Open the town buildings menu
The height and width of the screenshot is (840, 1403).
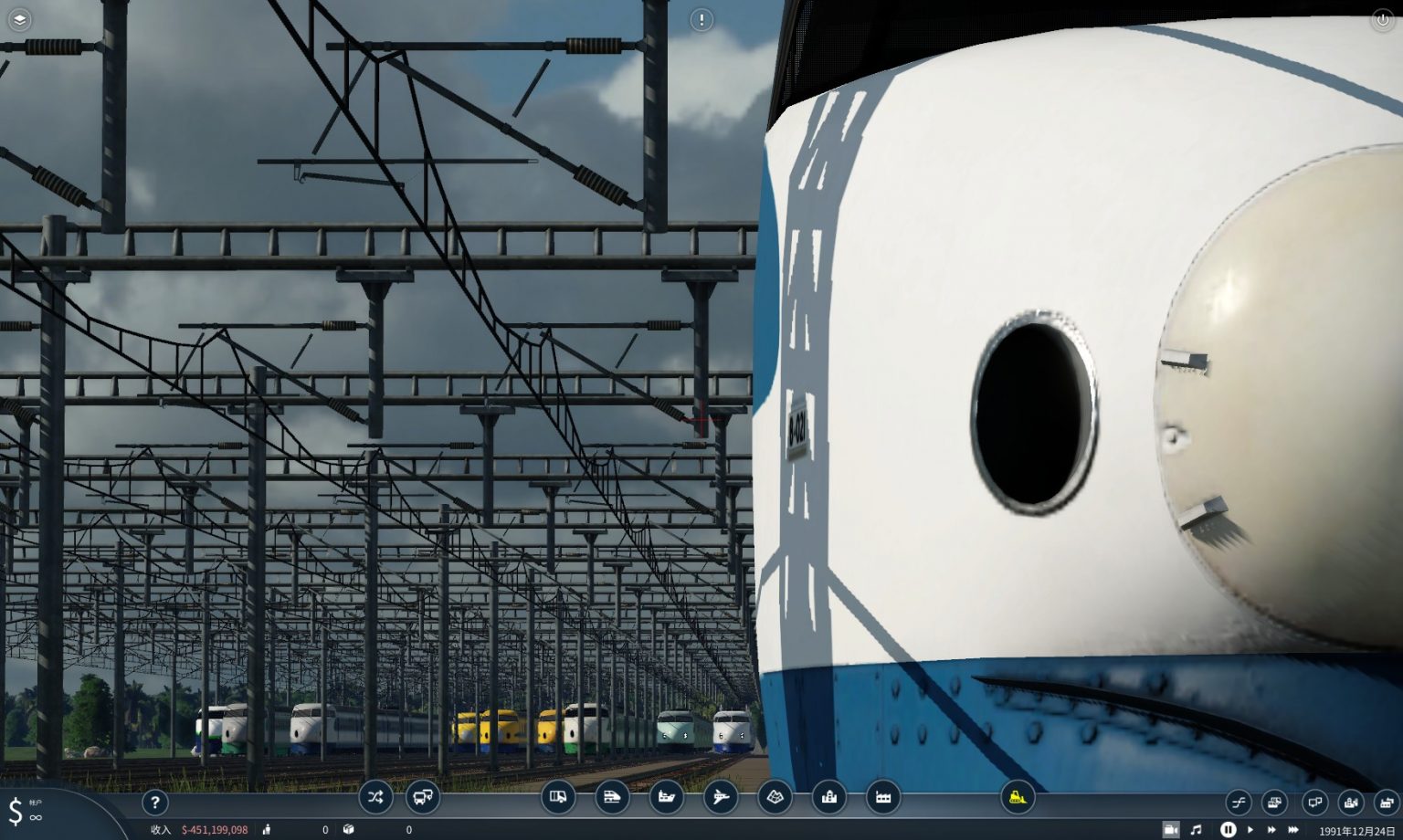point(828,797)
